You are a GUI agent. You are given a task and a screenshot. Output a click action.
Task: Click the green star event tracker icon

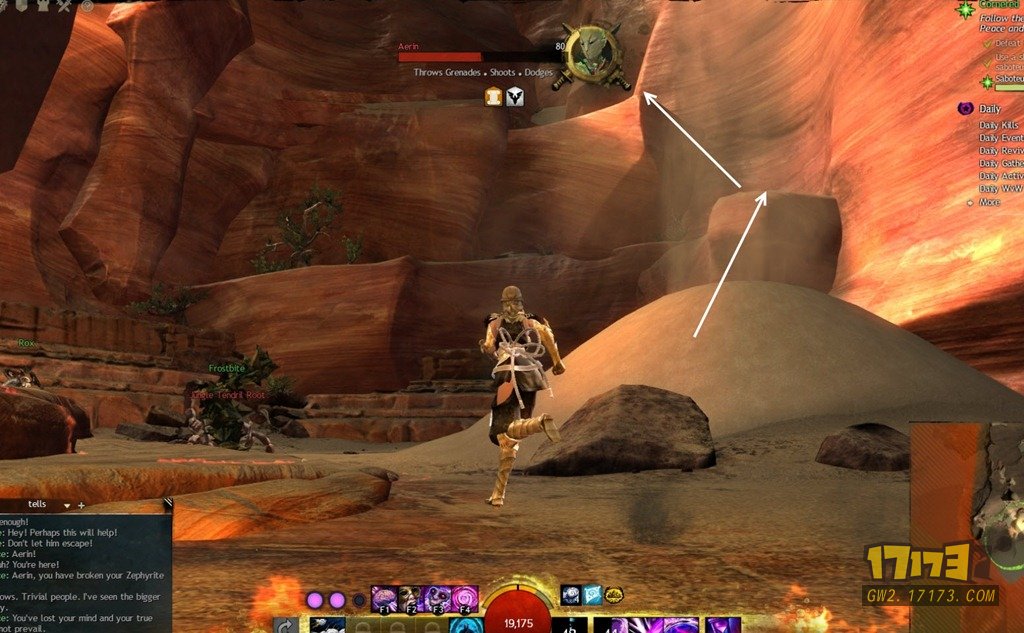point(965,10)
